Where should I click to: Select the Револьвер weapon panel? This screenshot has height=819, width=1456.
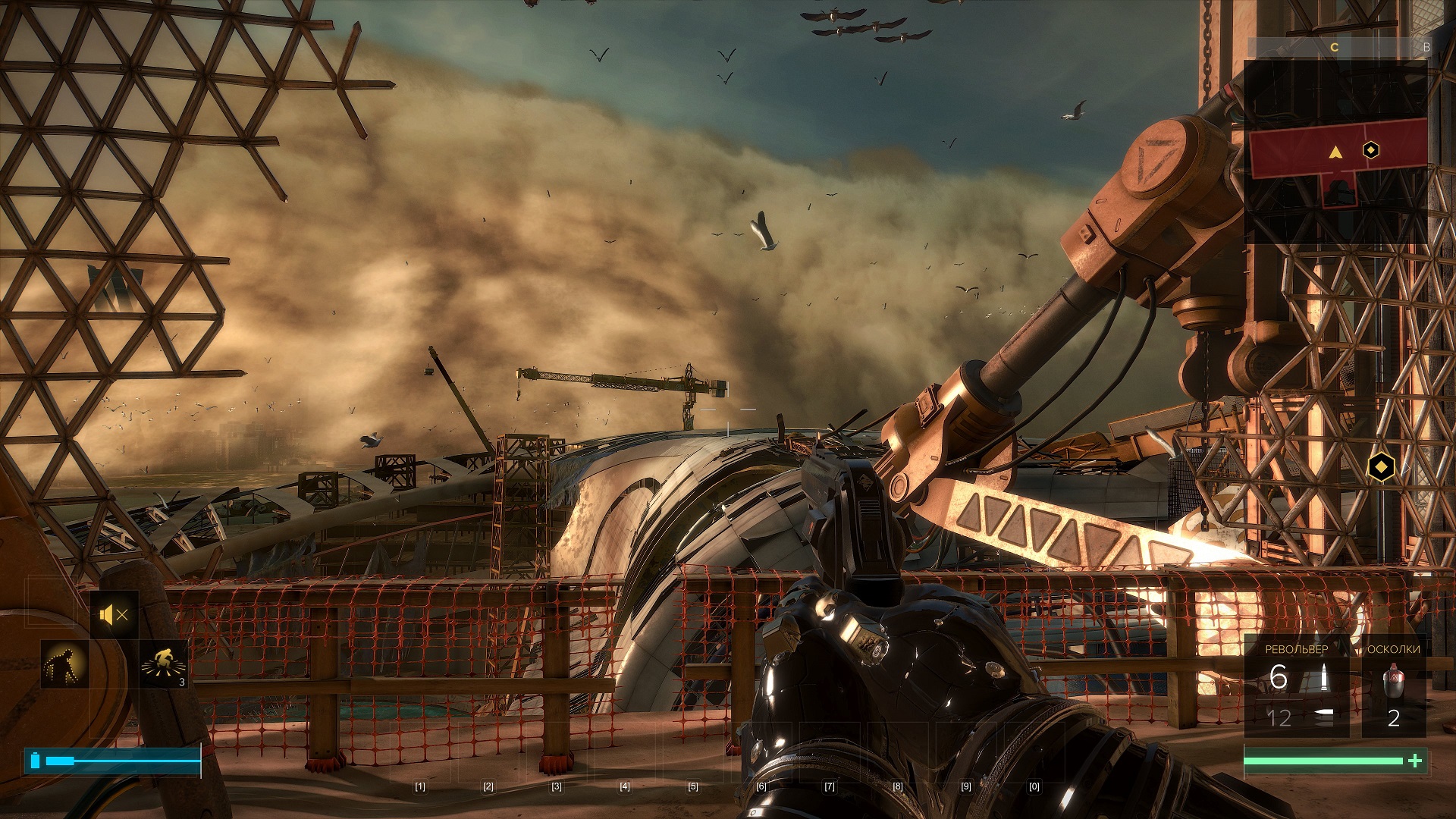(1297, 686)
